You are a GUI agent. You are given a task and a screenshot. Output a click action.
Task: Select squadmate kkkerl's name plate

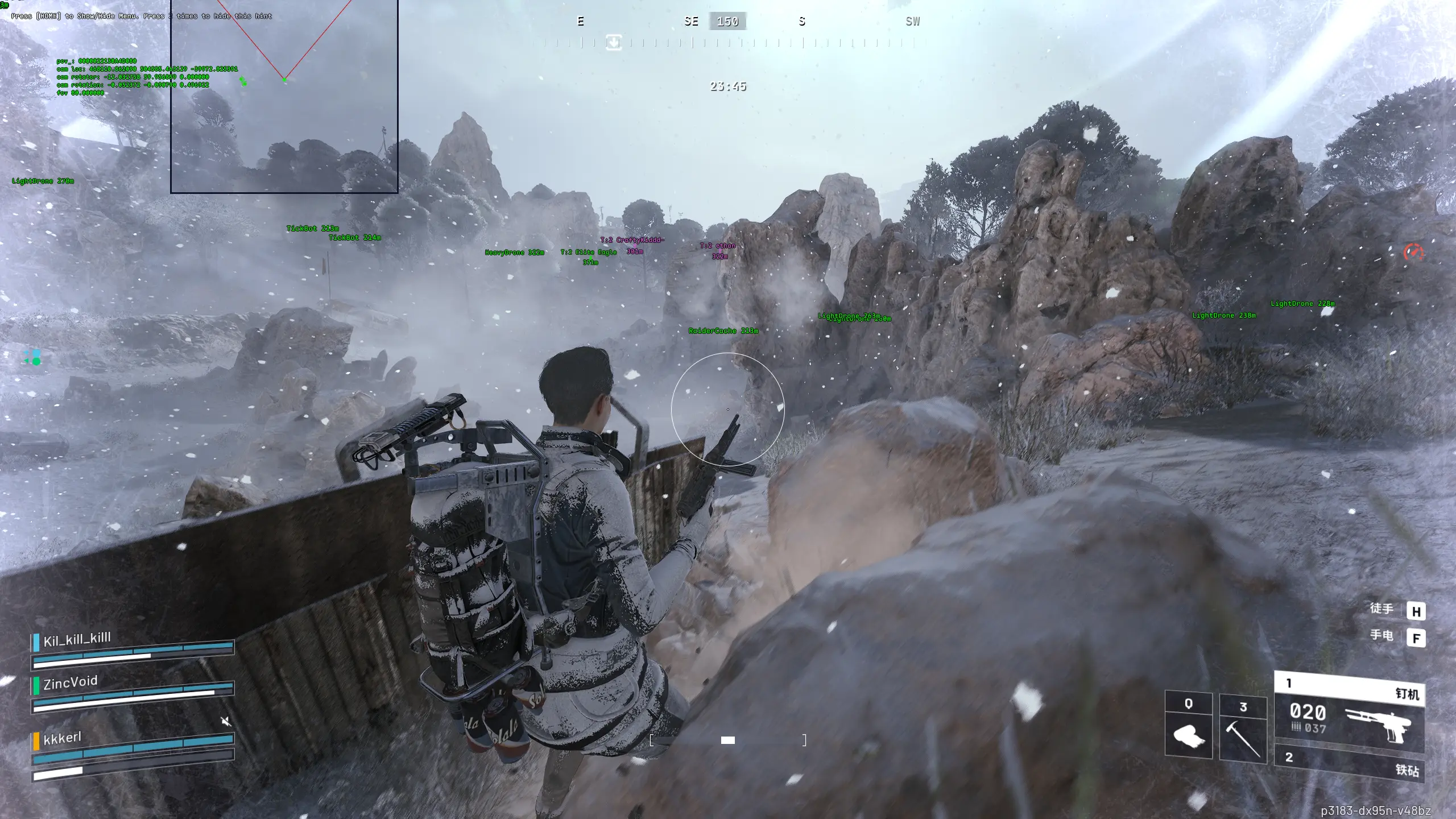(63, 738)
